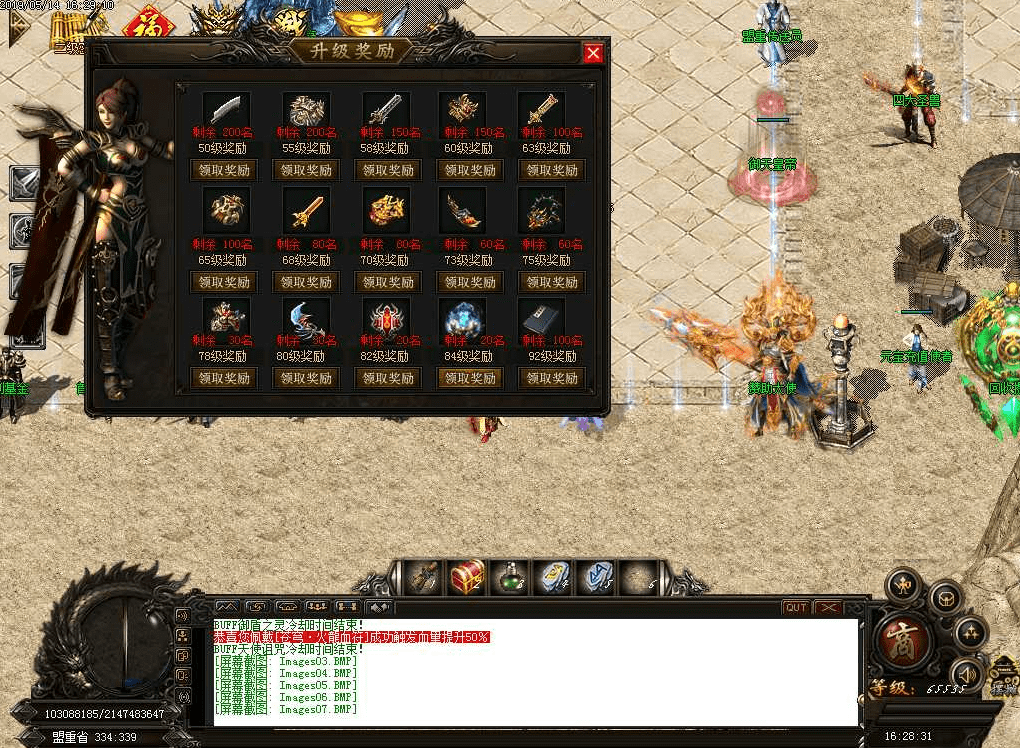Select the blue orb reward icon for level 84
This screenshot has height=748, width=1020.
click(x=461, y=319)
